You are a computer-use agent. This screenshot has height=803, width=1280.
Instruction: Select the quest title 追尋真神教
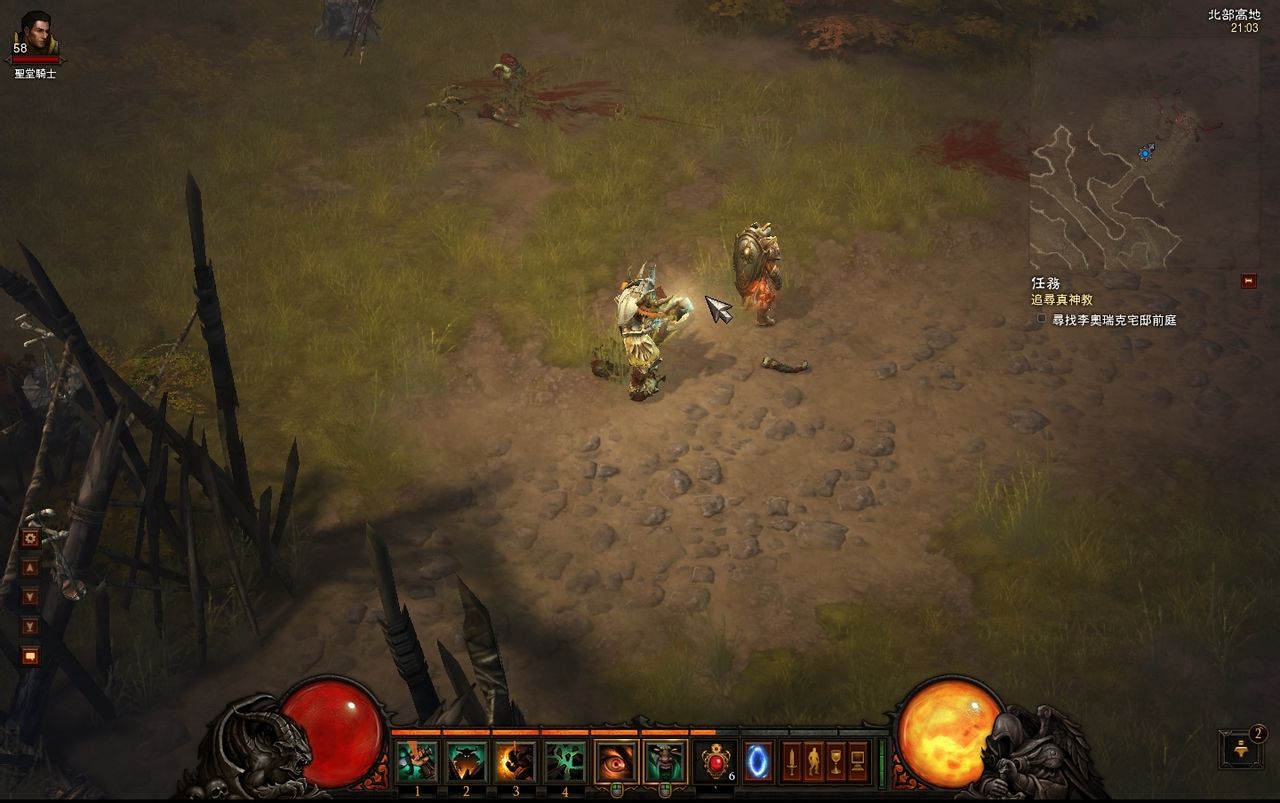1062,299
